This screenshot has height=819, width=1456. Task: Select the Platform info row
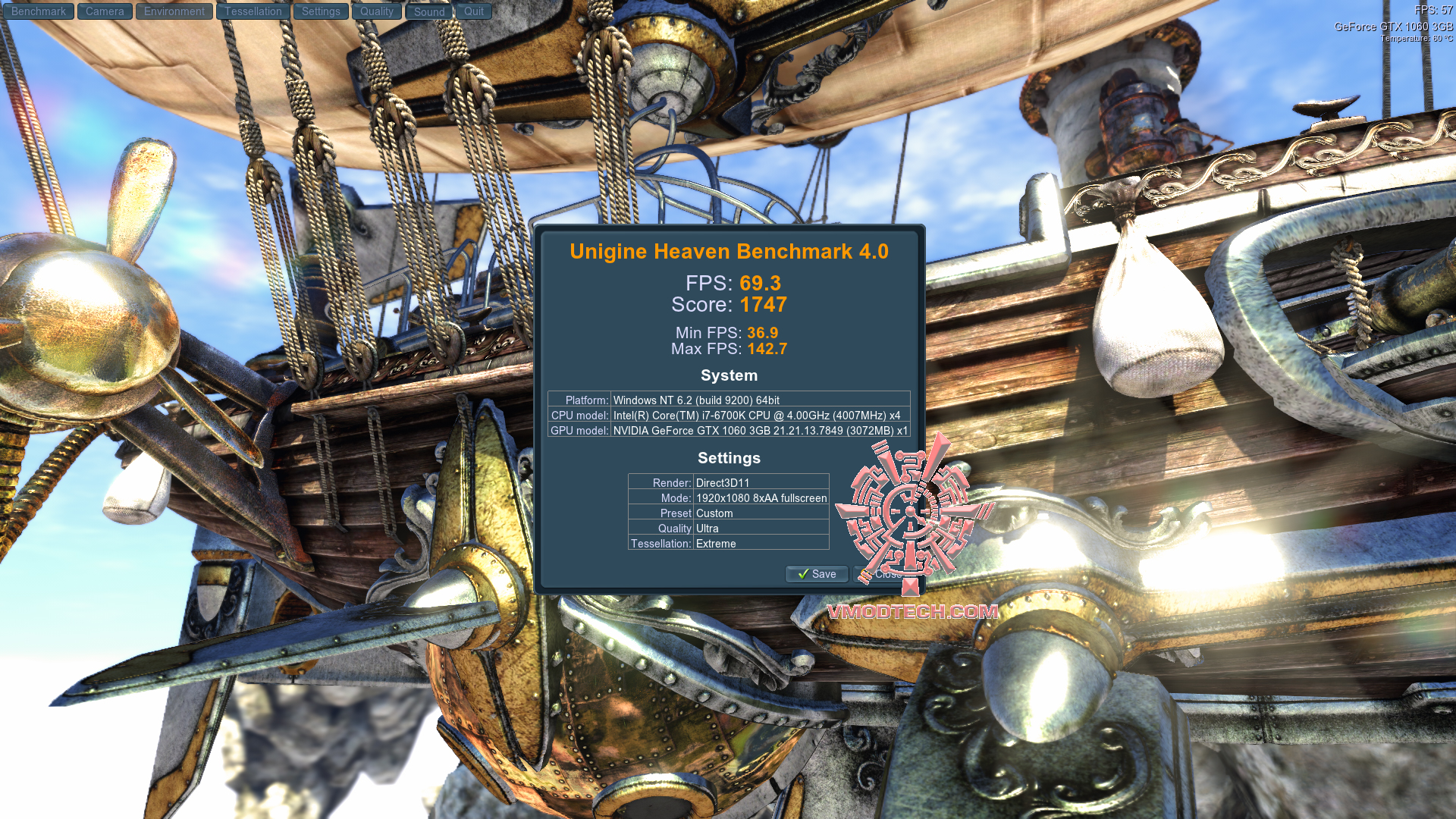[x=729, y=400]
